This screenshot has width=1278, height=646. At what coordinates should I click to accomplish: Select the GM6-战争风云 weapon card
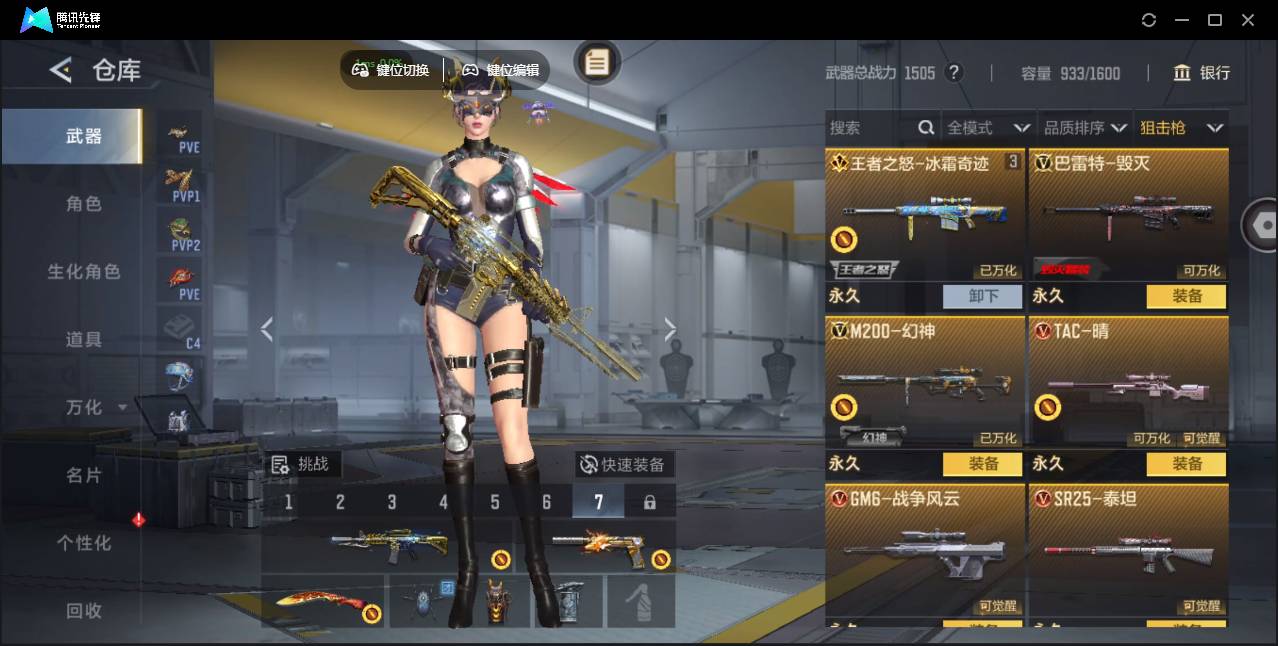point(925,548)
